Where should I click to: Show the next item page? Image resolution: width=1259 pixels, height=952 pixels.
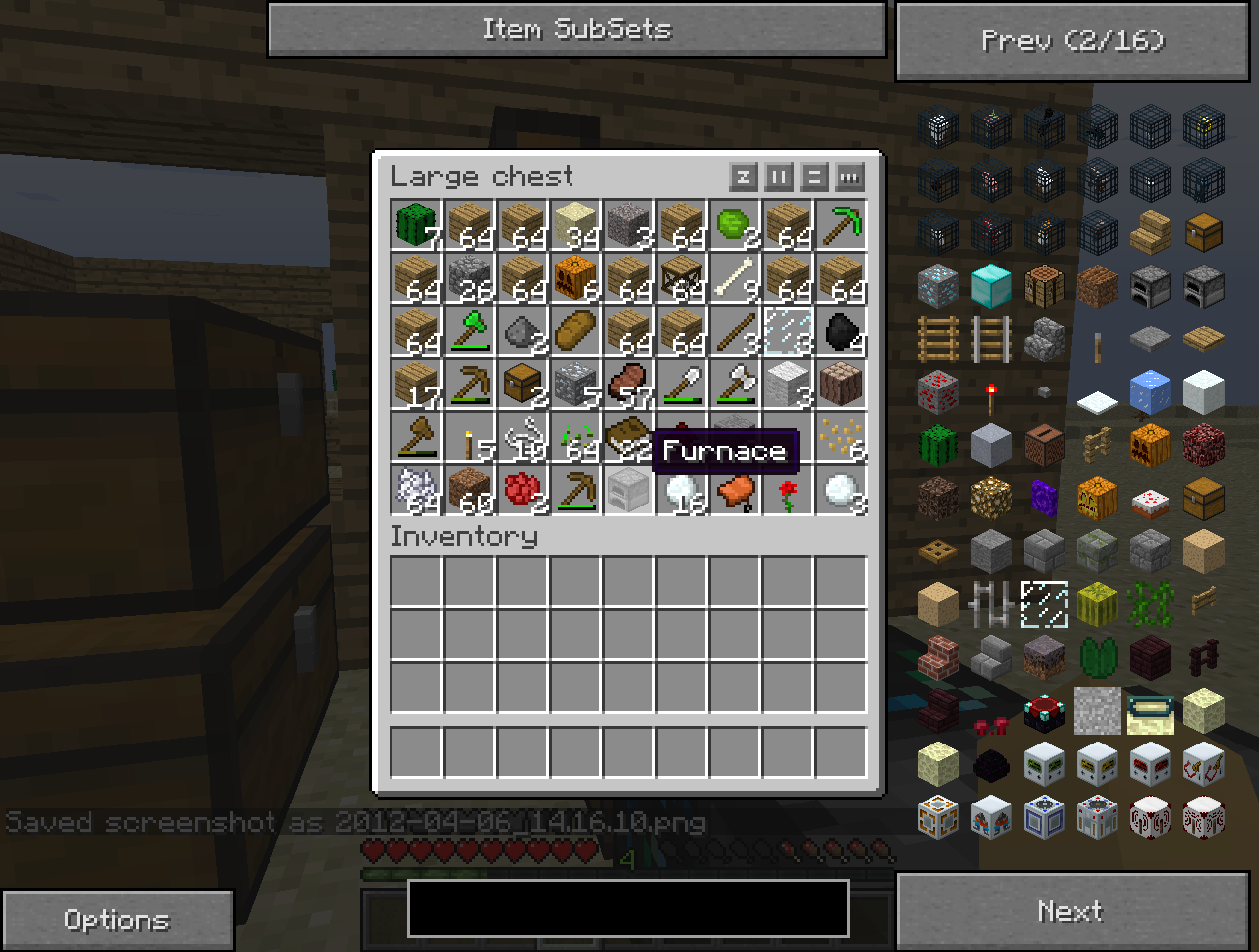click(1072, 911)
